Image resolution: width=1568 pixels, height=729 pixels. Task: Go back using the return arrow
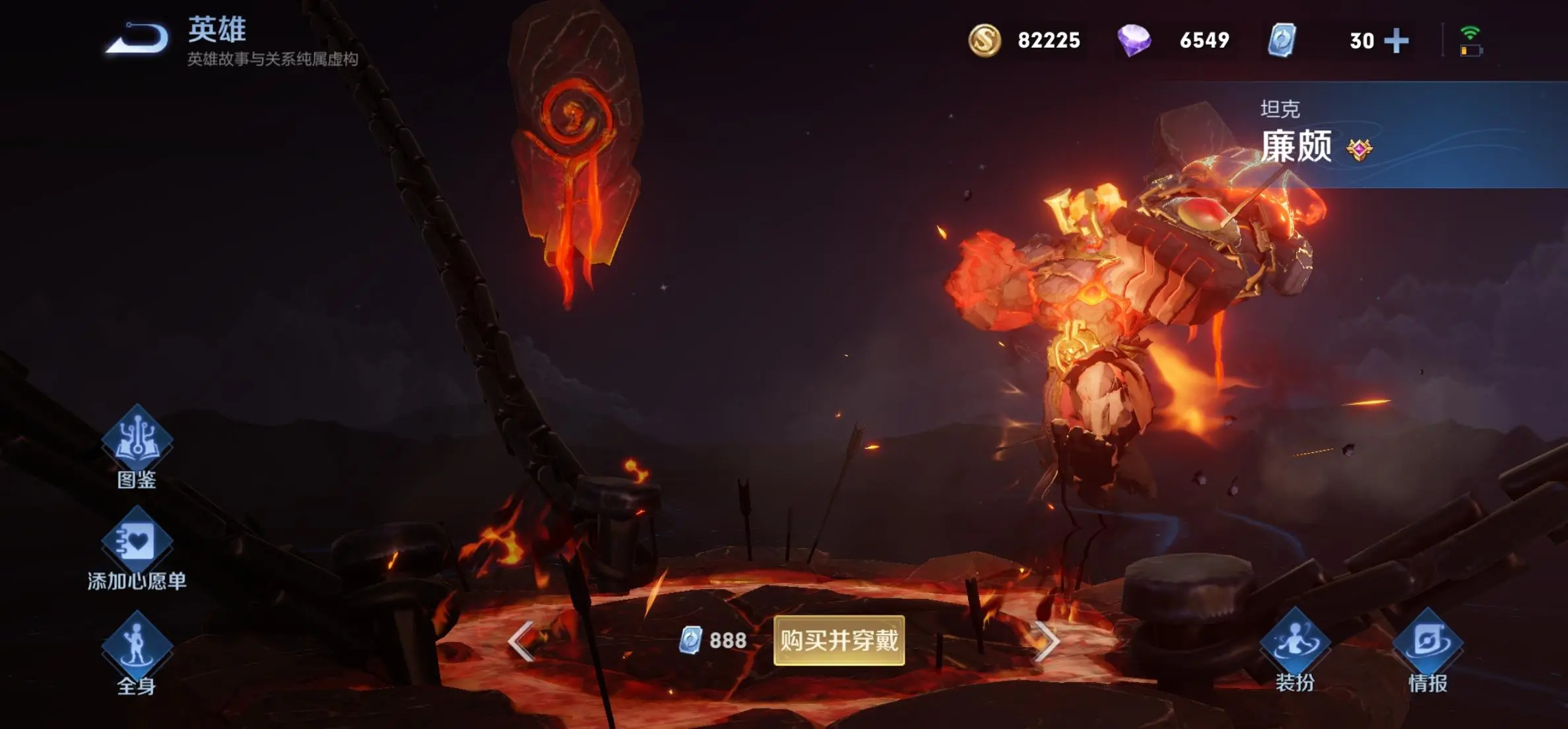click(139, 38)
